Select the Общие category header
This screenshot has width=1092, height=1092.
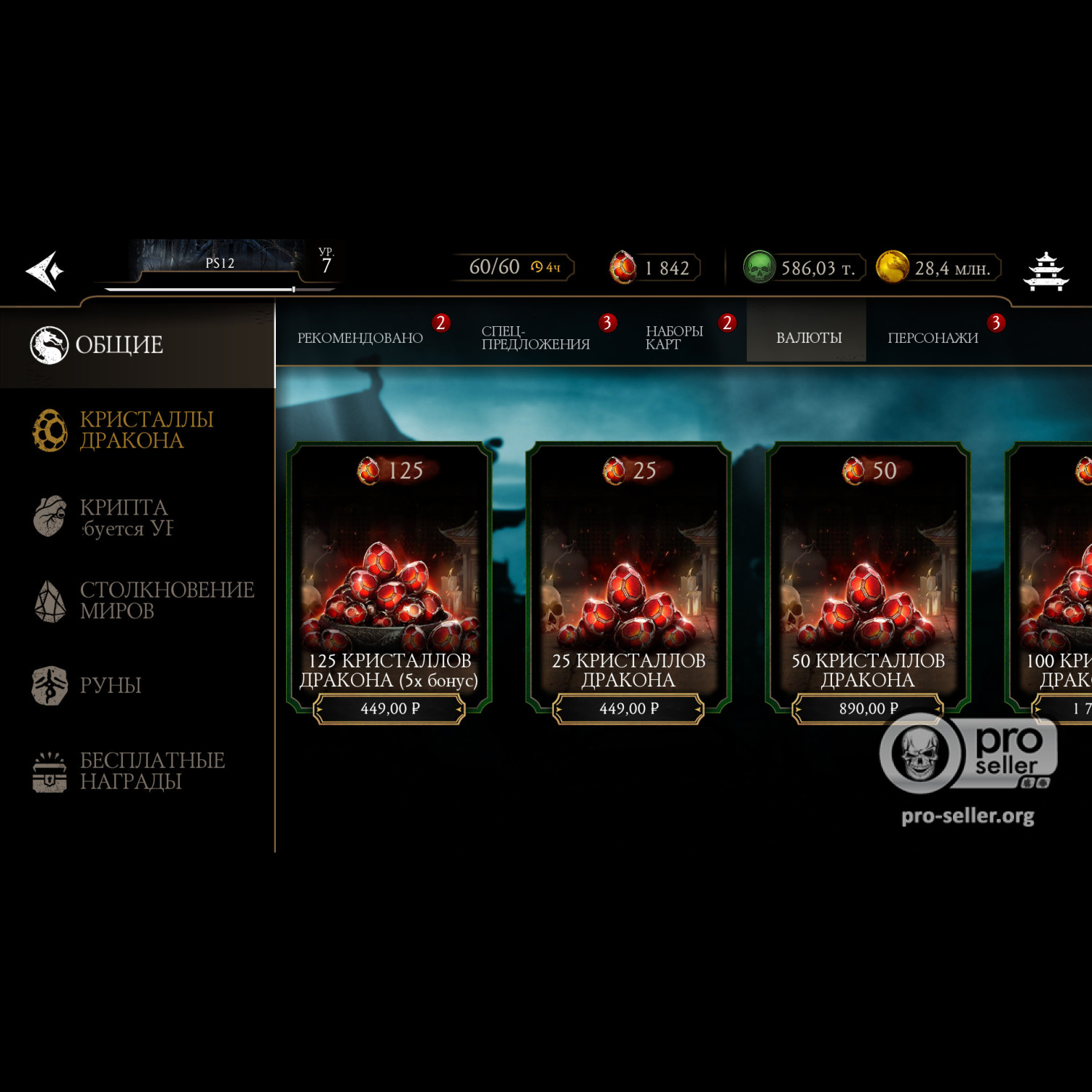(x=120, y=345)
